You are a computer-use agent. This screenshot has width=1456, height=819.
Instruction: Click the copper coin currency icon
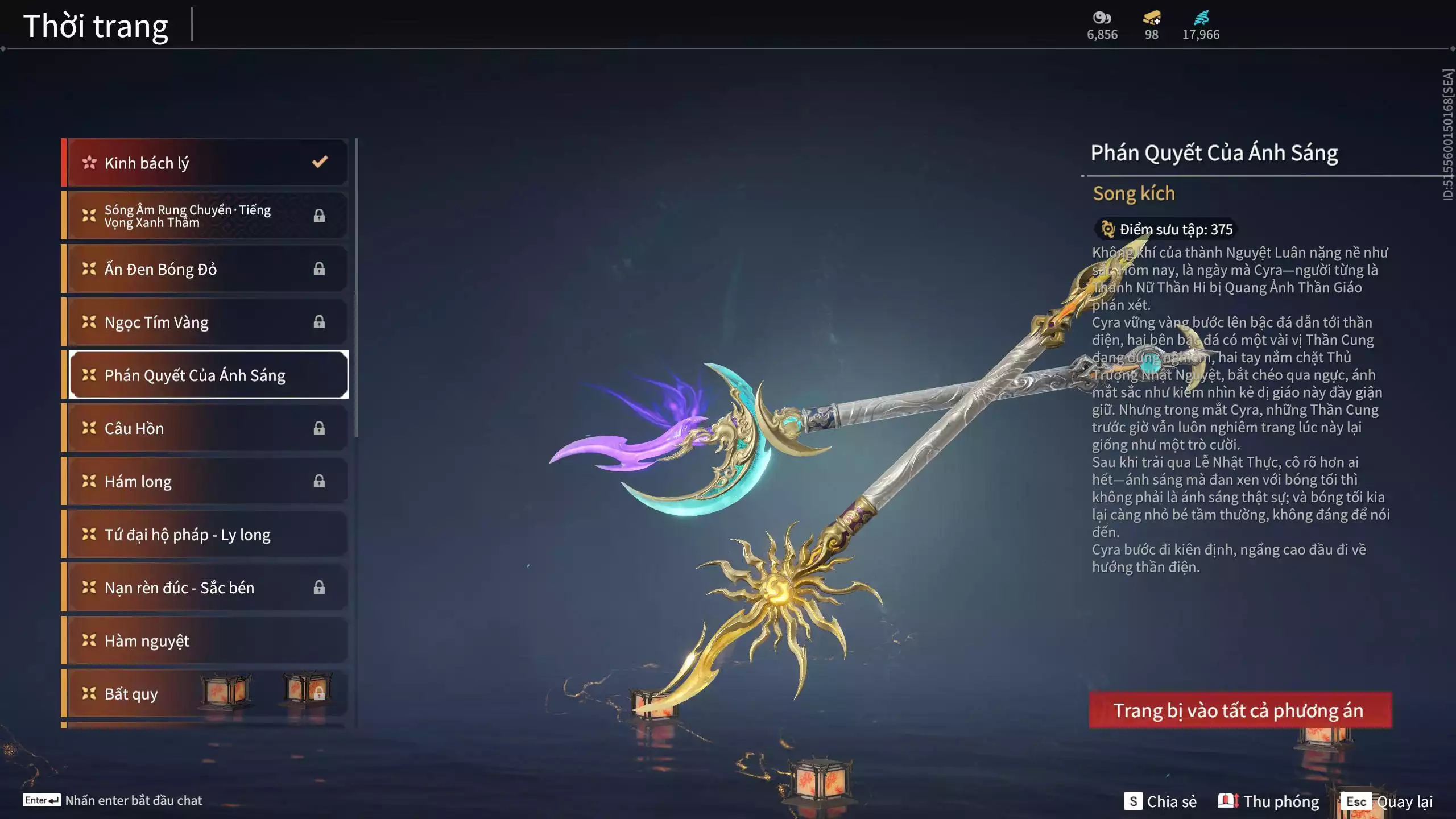1101,18
